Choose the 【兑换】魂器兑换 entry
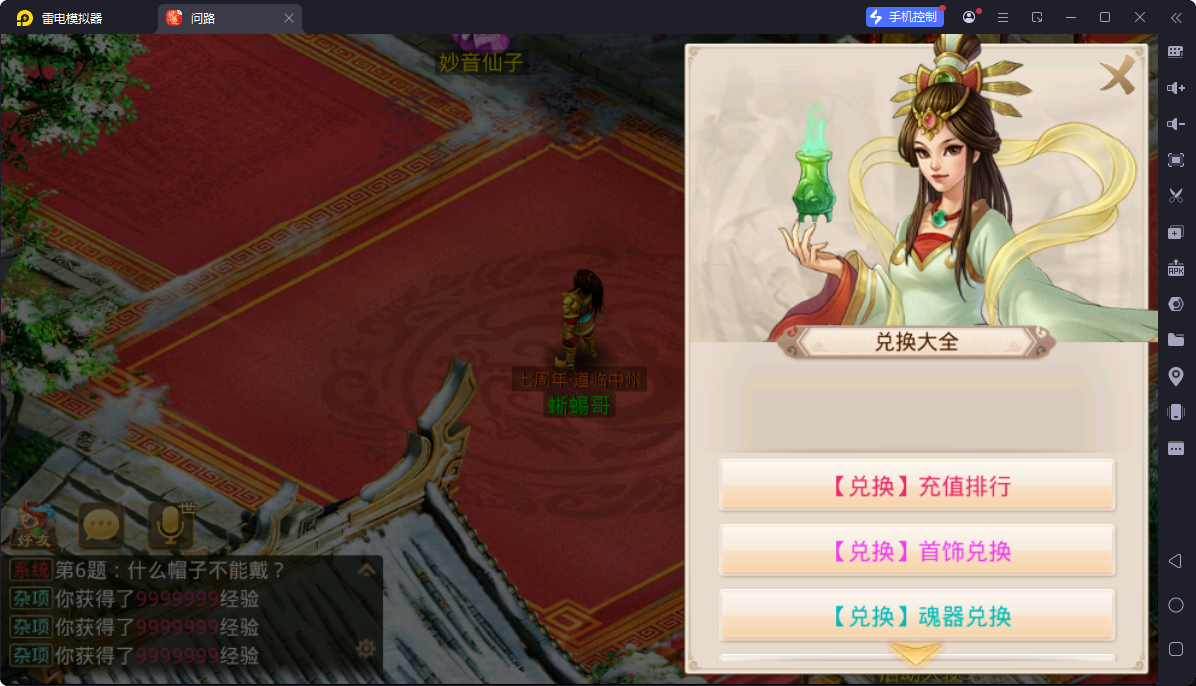Image resolution: width=1196 pixels, height=686 pixels. pos(917,616)
